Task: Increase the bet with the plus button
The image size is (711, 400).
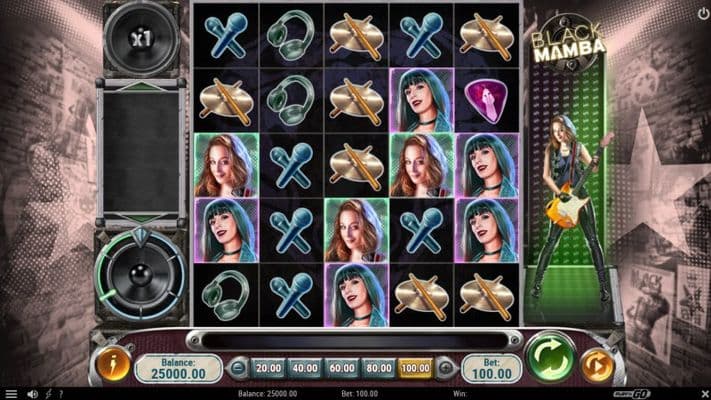Action: (x=444, y=369)
